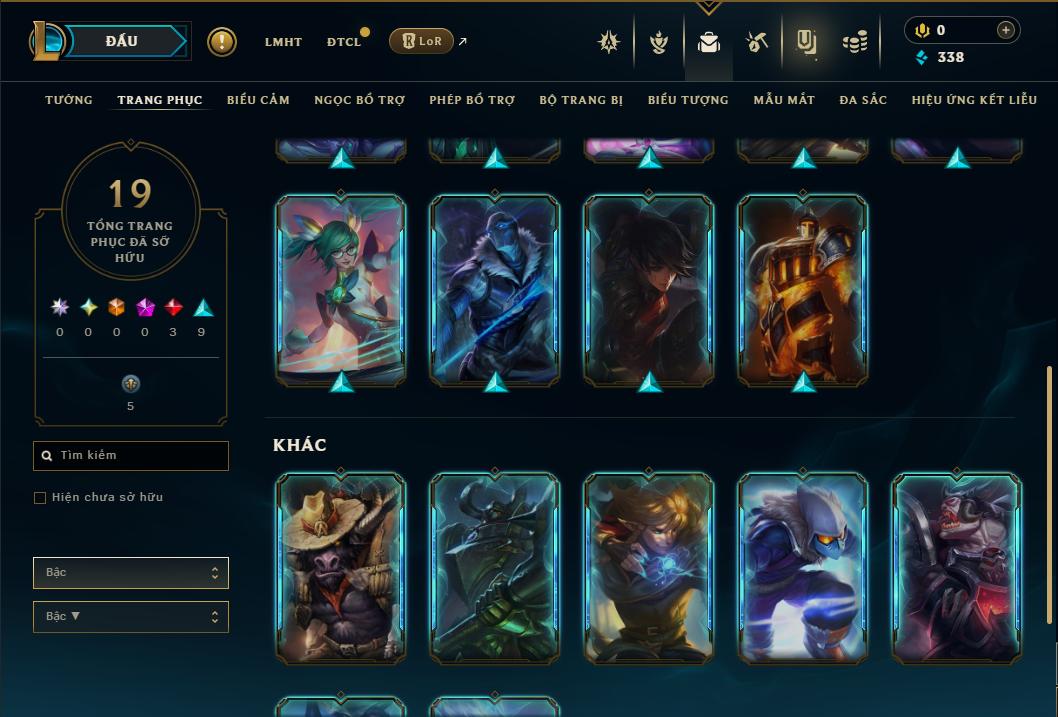Image resolution: width=1058 pixels, height=717 pixels.
Task: Open the LoR launcher link
Action: tap(422, 41)
